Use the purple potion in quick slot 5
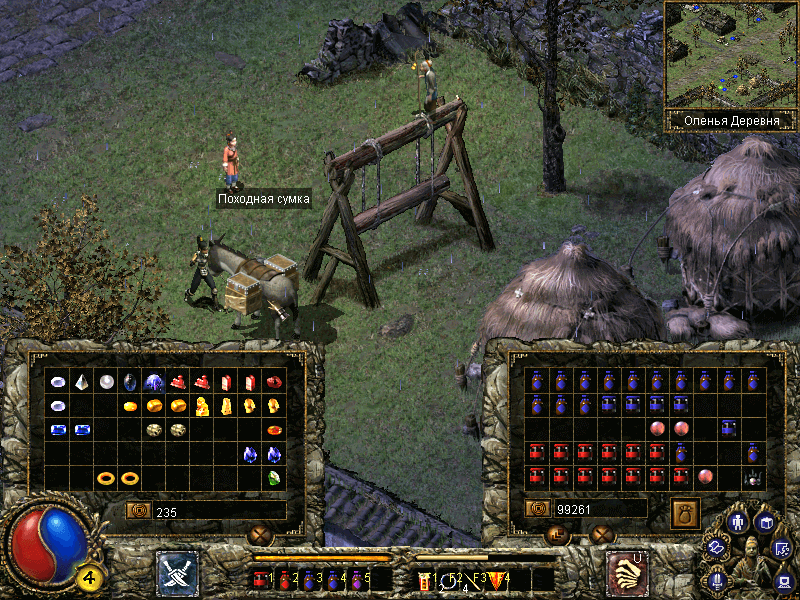Viewport: 800px width, 600px height. coord(355,578)
